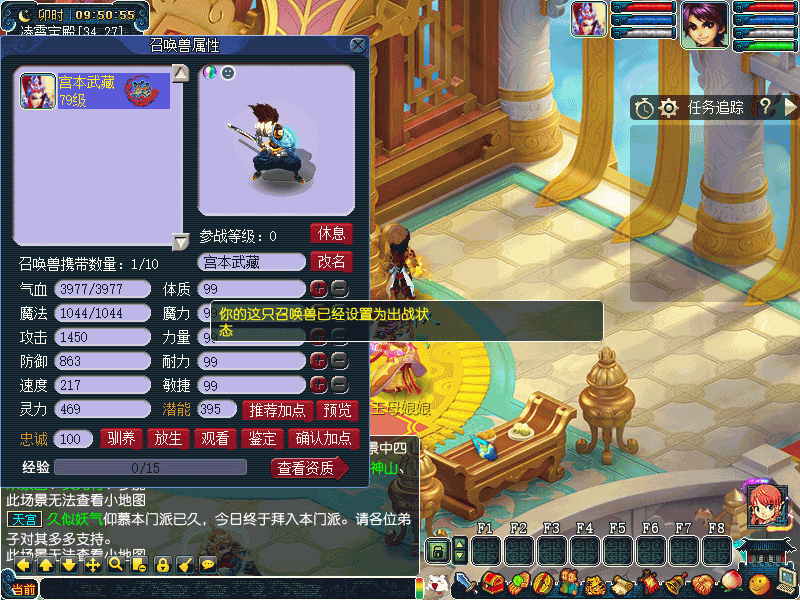Viewport: 800px width, 600px height.
Task: Click the 观看 (View) button
Action: pyautogui.click(x=215, y=438)
